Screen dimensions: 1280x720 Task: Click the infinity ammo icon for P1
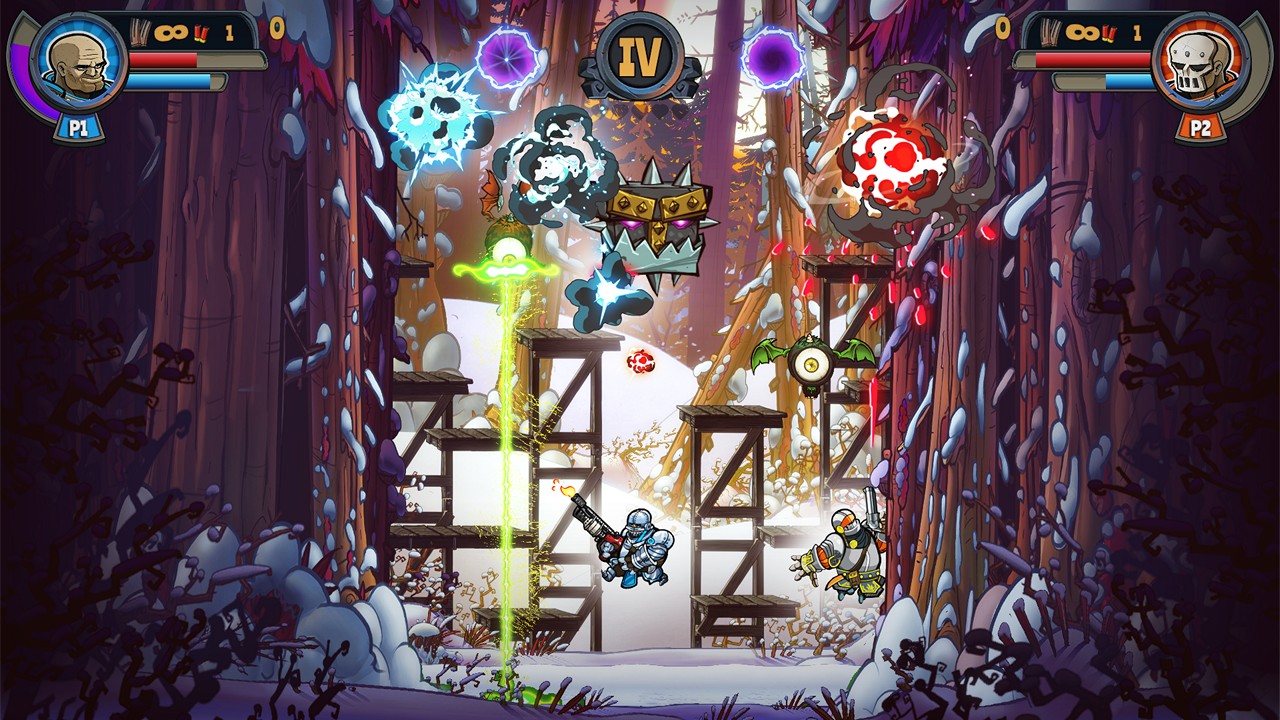pyautogui.click(x=171, y=32)
